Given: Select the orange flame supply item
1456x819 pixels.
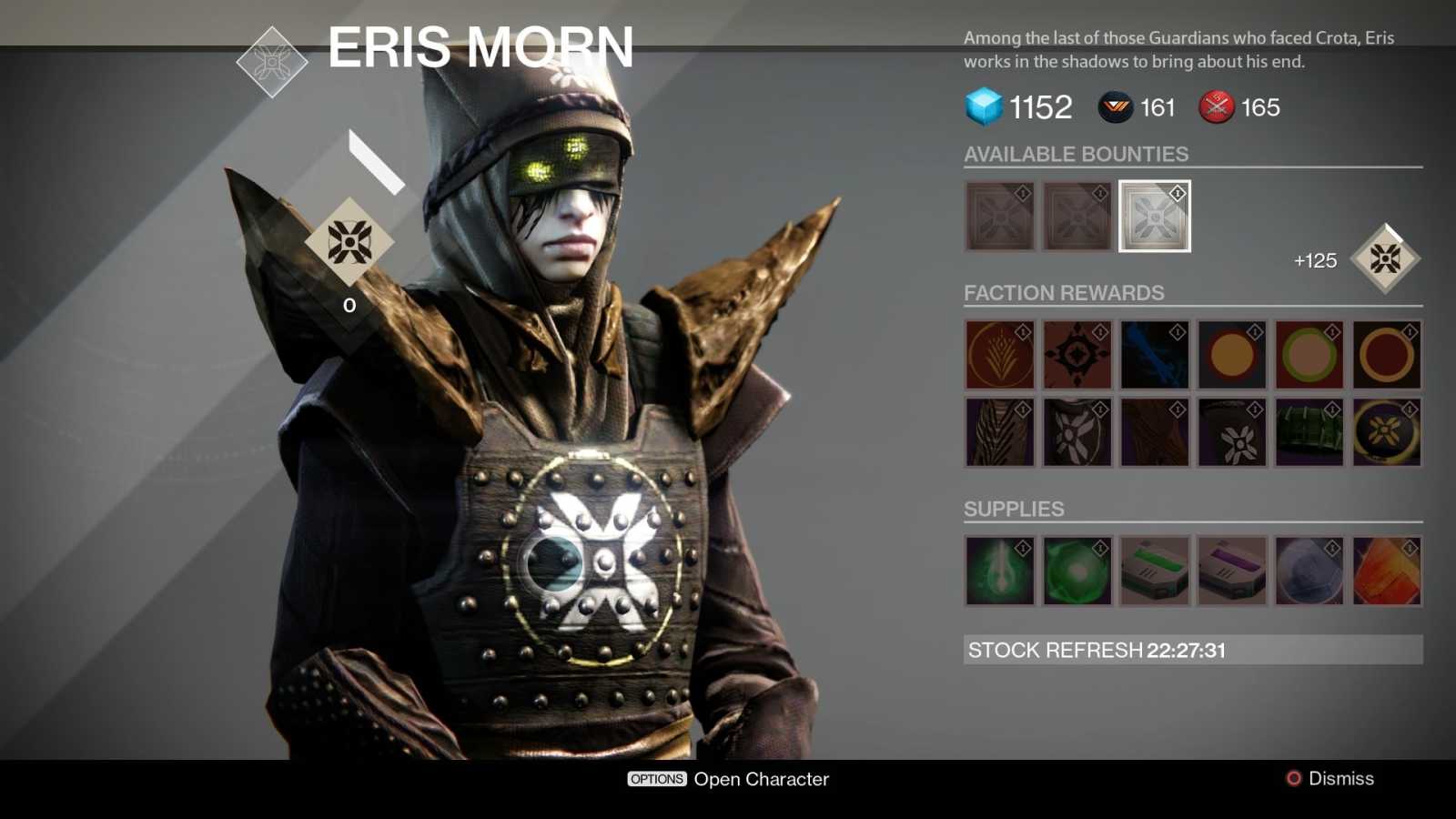Looking at the screenshot, I should (x=1388, y=572).
